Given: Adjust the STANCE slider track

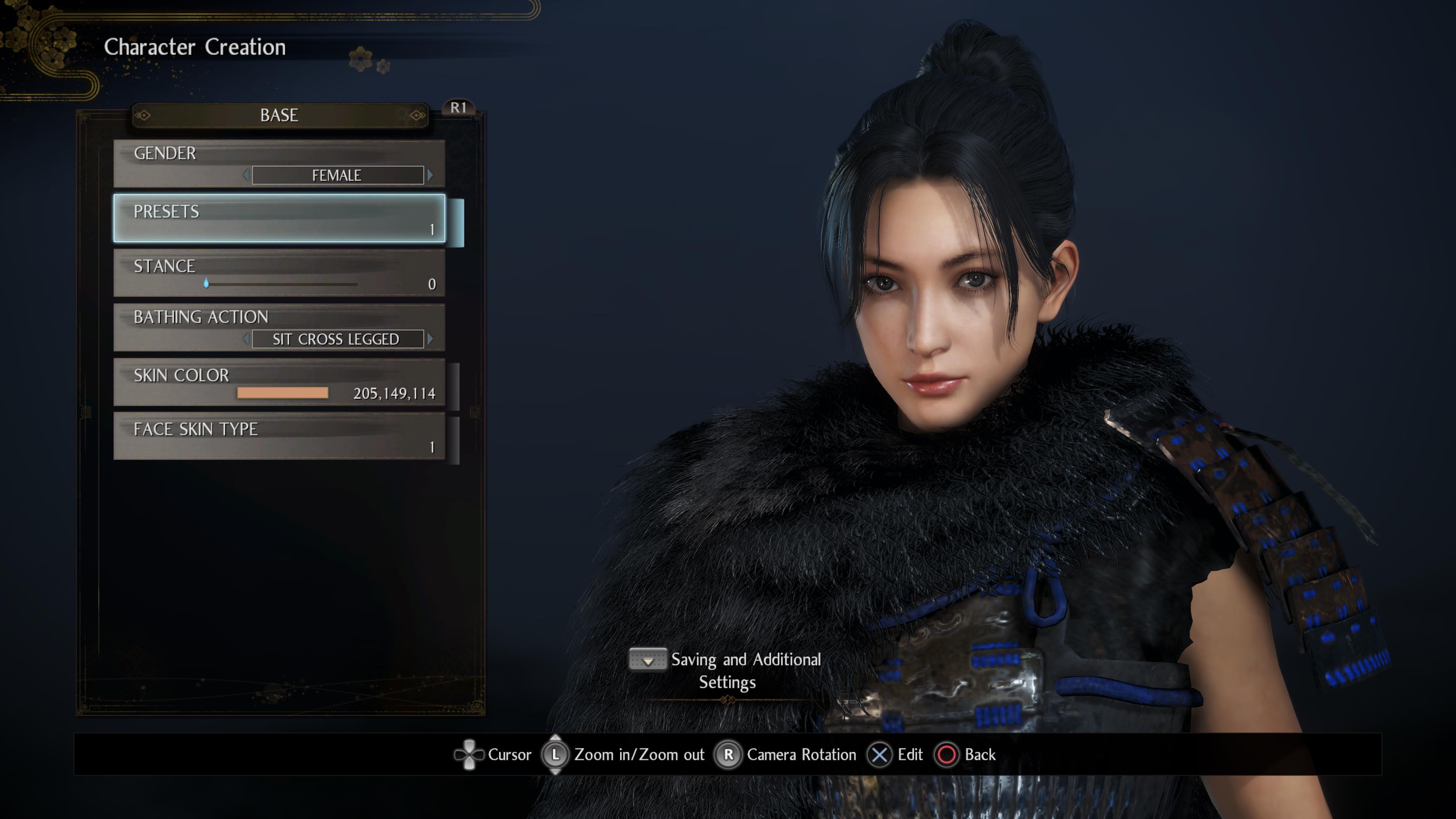Looking at the screenshot, I should tap(281, 284).
